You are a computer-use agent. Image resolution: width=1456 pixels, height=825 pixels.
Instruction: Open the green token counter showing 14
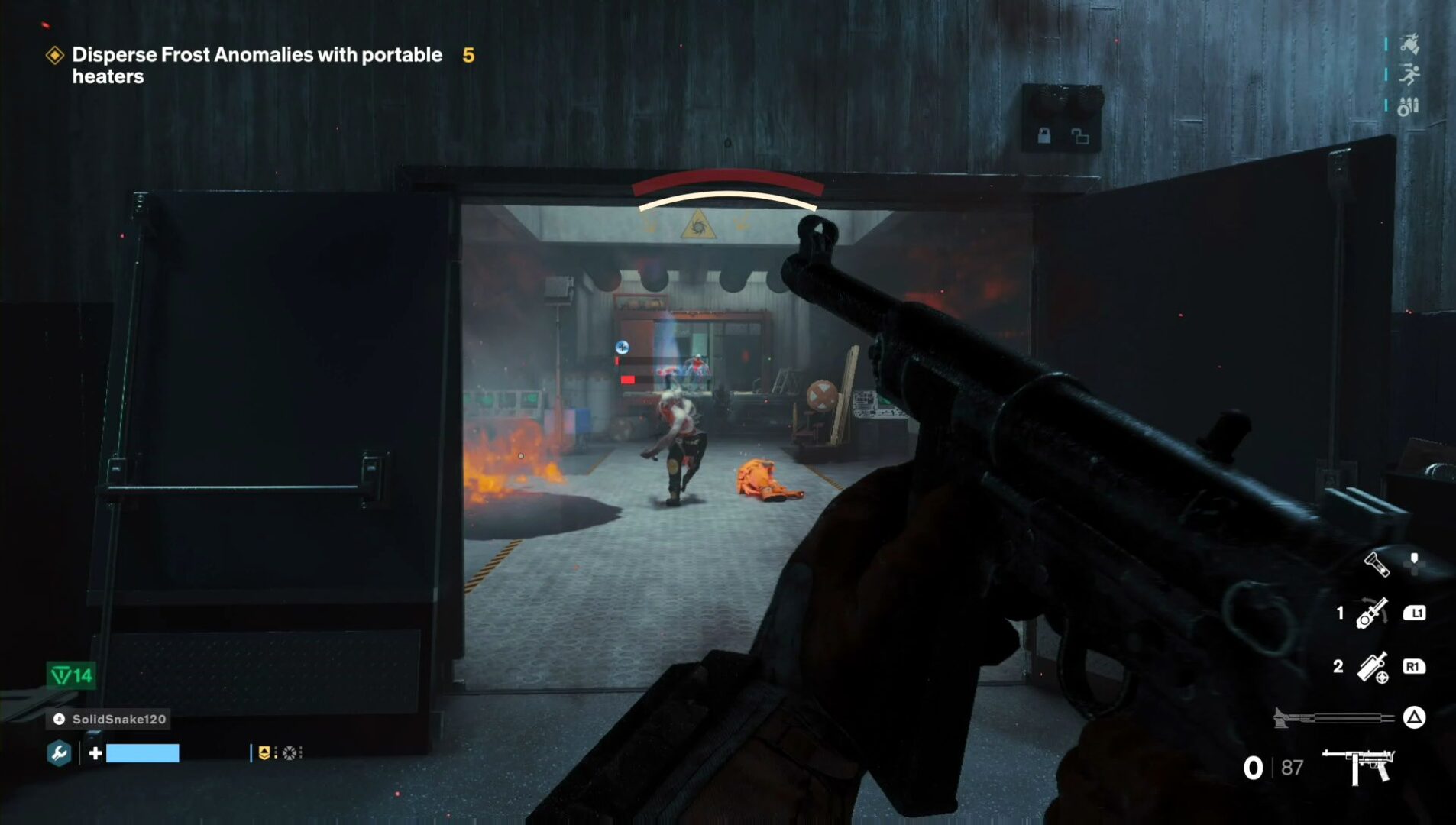[72, 675]
